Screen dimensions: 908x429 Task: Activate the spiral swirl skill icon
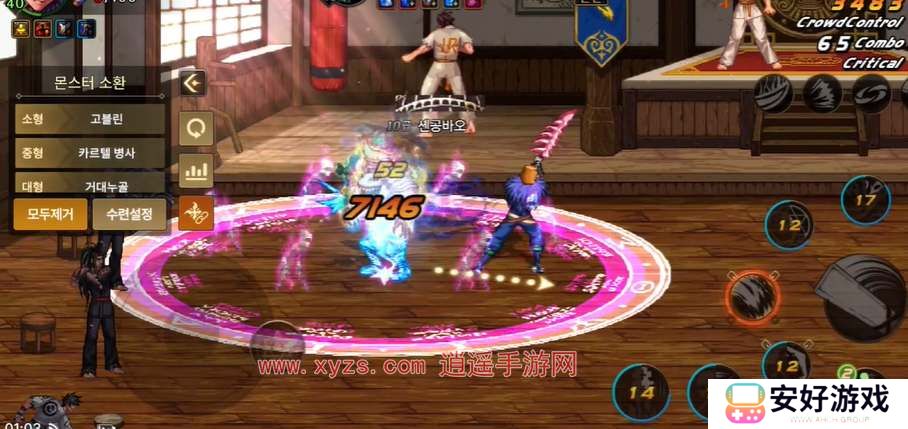pyautogui.click(x=872, y=93)
